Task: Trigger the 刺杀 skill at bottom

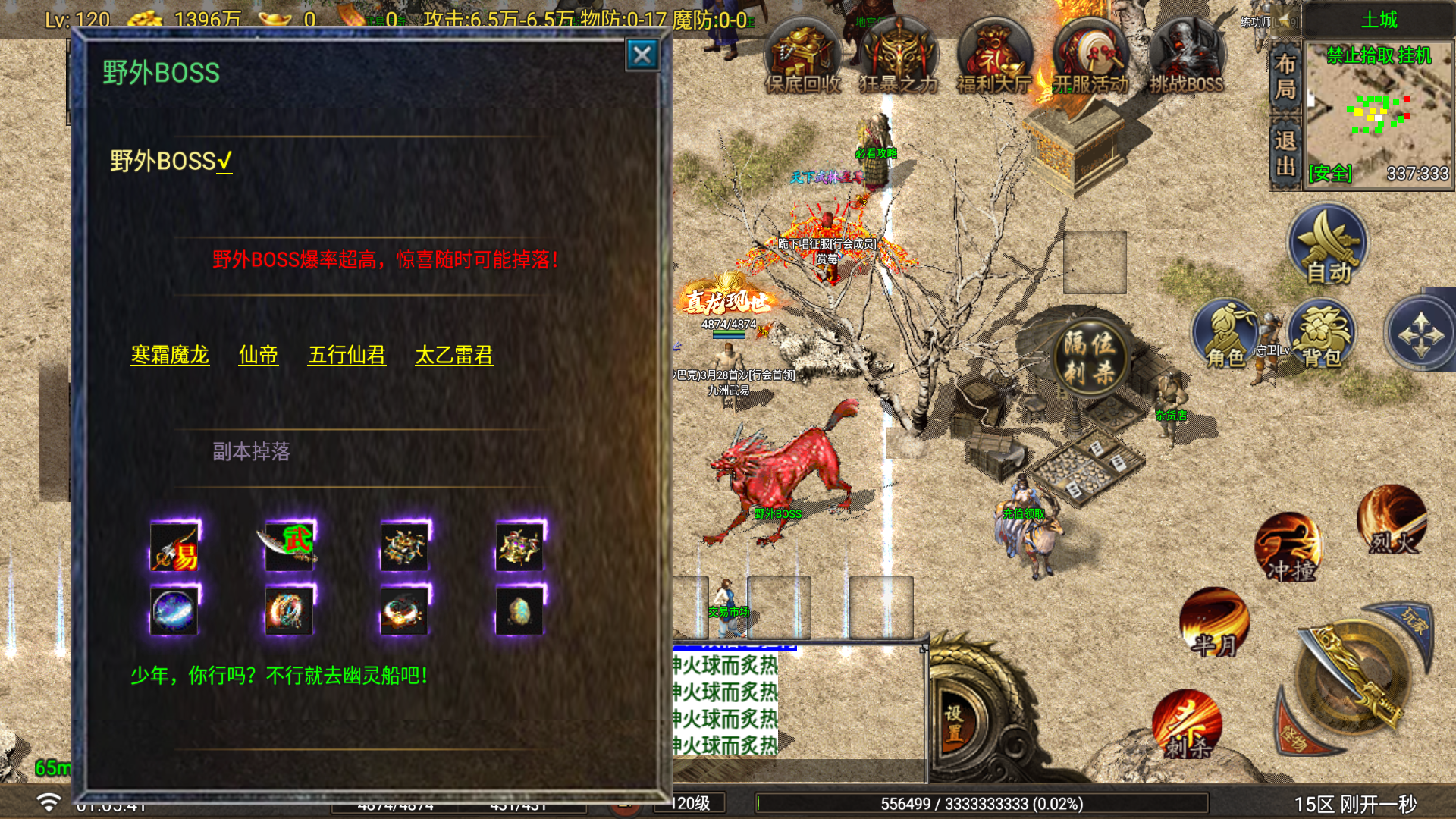Action: 1187,724
